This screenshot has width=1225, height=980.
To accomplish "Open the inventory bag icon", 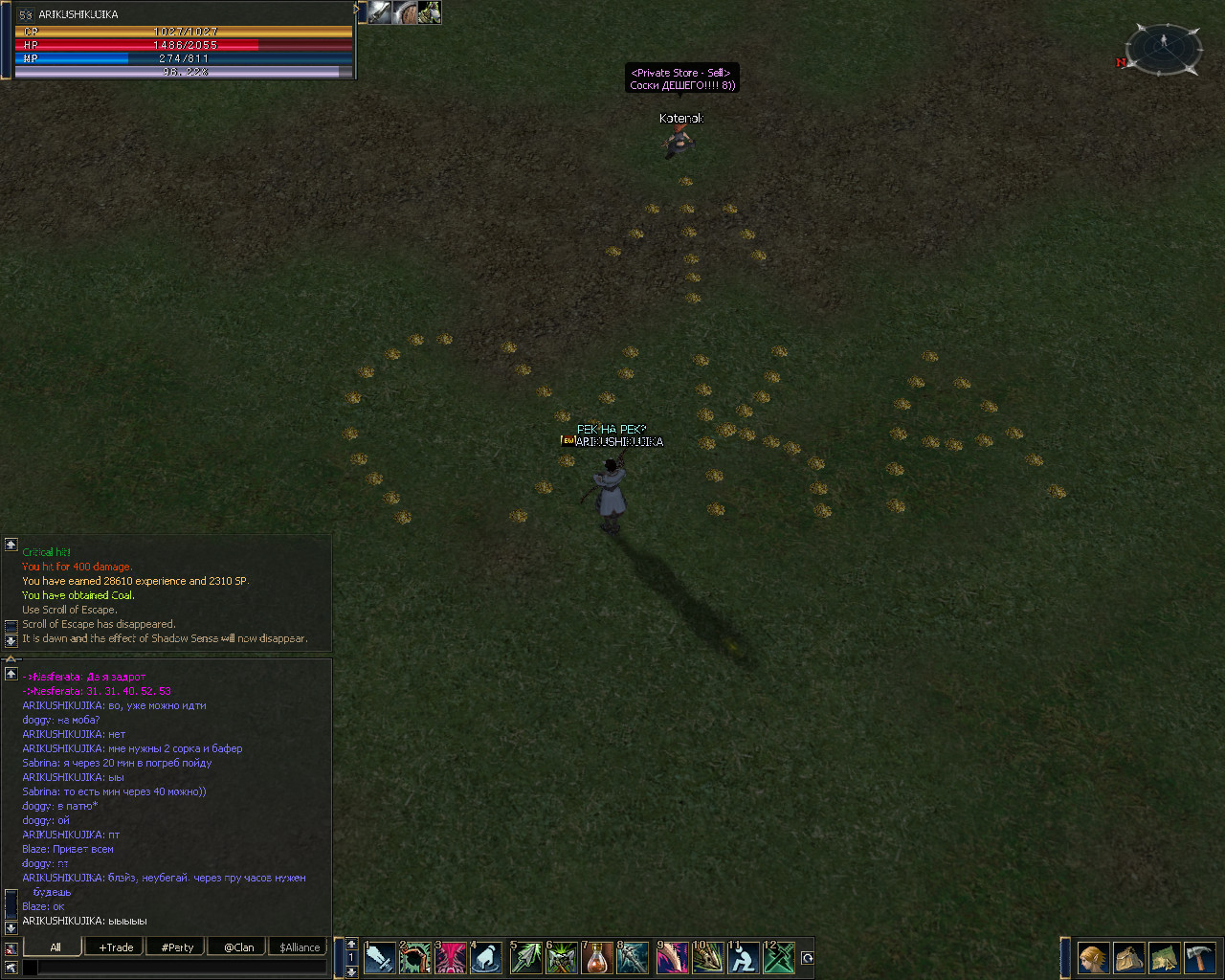I will pos(1129,958).
